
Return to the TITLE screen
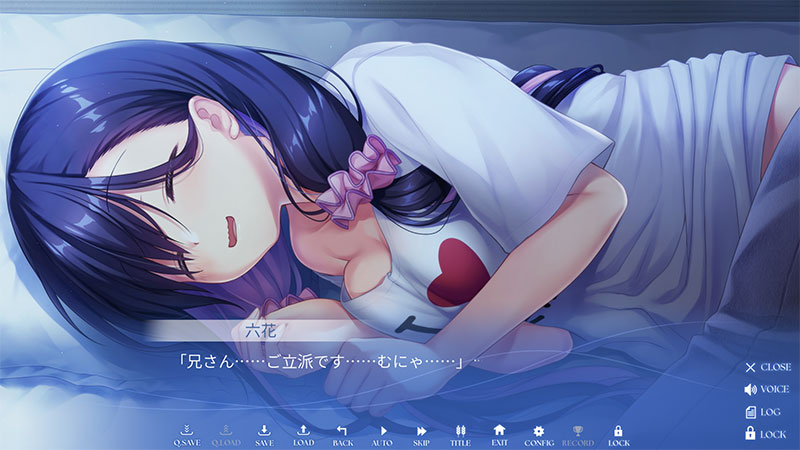(x=460, y=434)
